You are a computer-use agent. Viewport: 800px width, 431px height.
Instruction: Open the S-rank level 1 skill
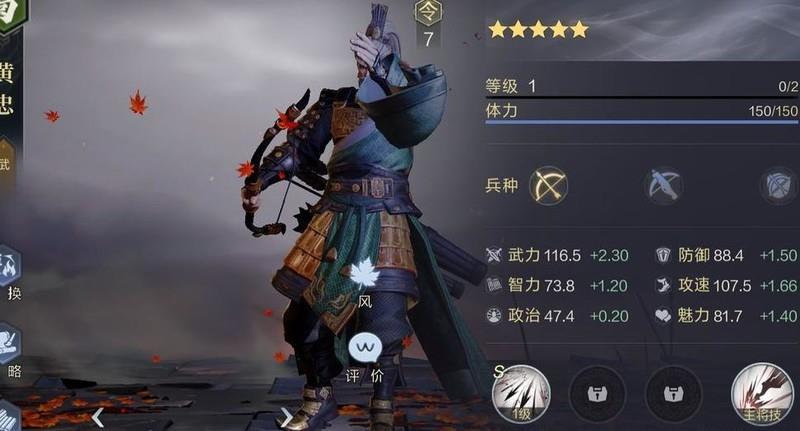(x=521, y=393)
